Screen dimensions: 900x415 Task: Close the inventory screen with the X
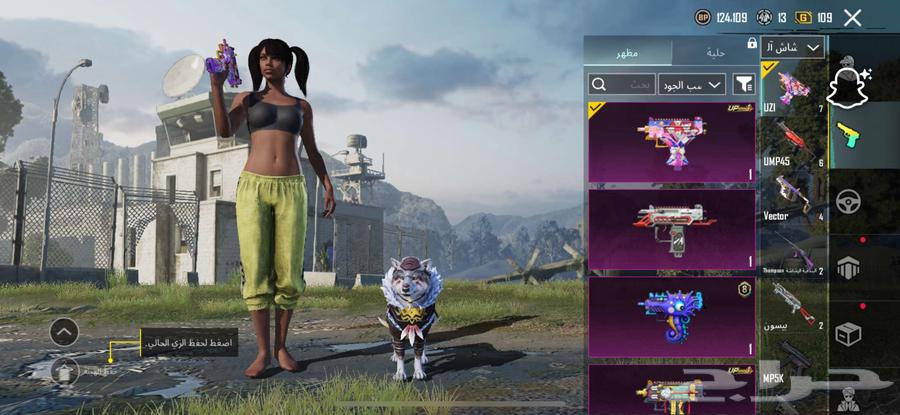pos(852,17)
